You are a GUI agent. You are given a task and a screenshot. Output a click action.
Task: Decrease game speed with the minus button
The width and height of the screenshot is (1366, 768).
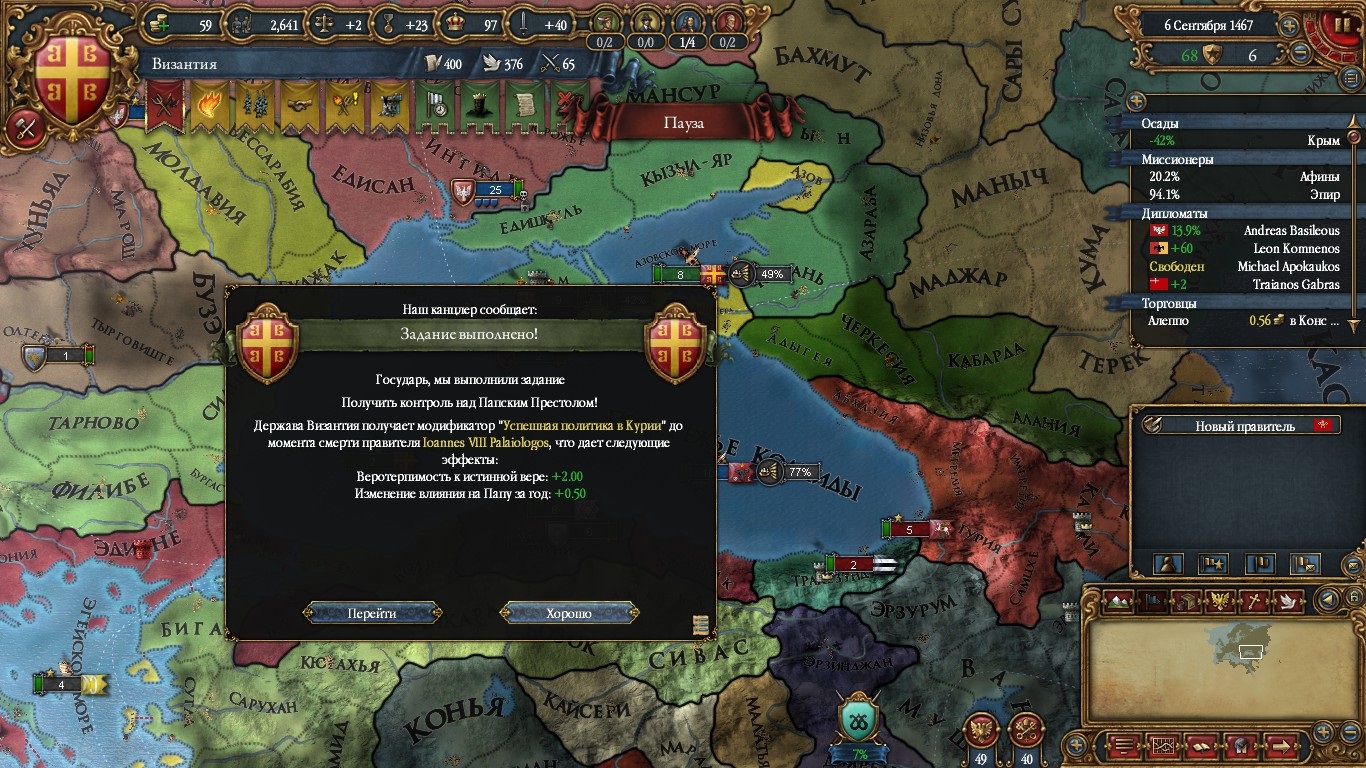pyautogui.click(x=1300, y=54)
